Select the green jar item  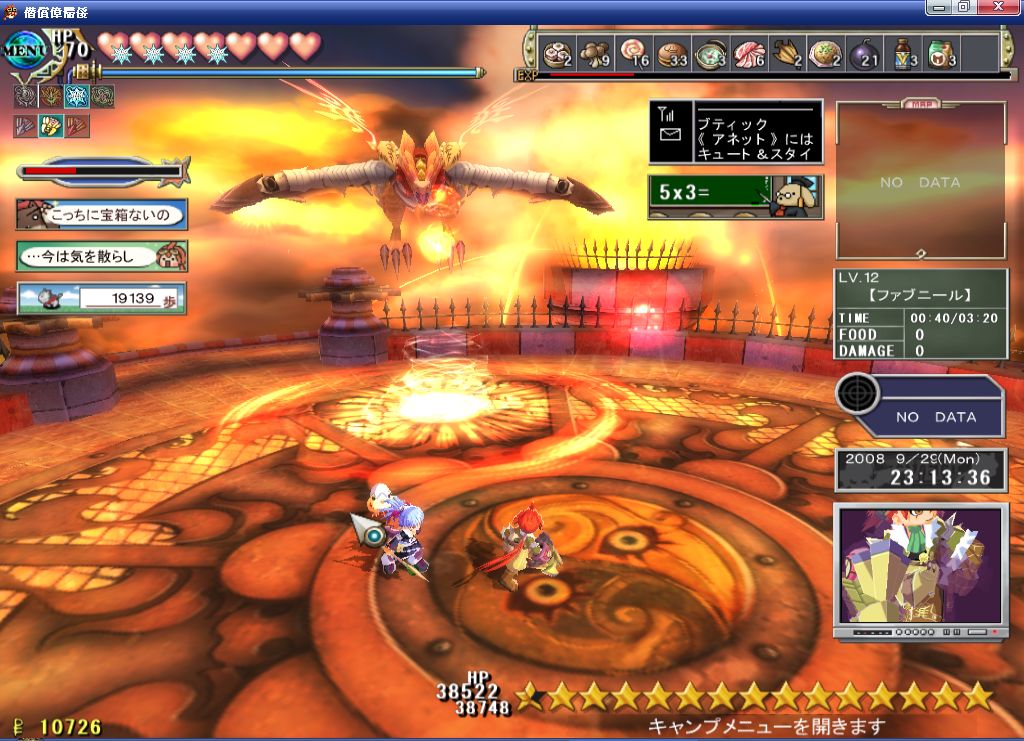pos(940,53)
